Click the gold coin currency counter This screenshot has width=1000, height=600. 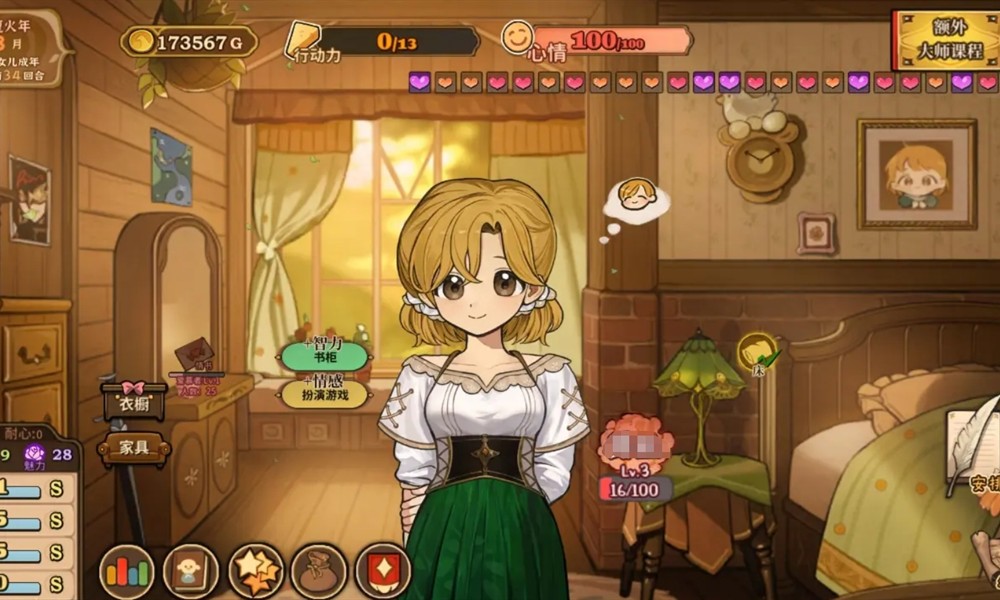pyautogui.click(x=189, y=42)
